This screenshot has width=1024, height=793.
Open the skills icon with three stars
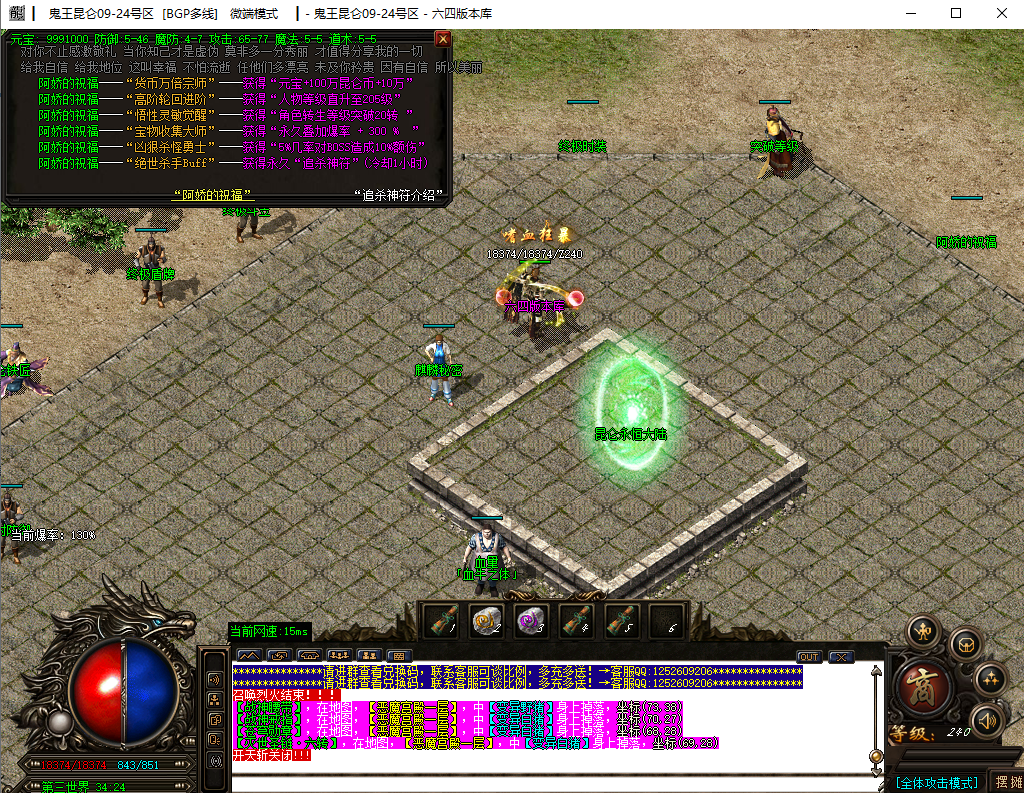click(x=989, y=679)
